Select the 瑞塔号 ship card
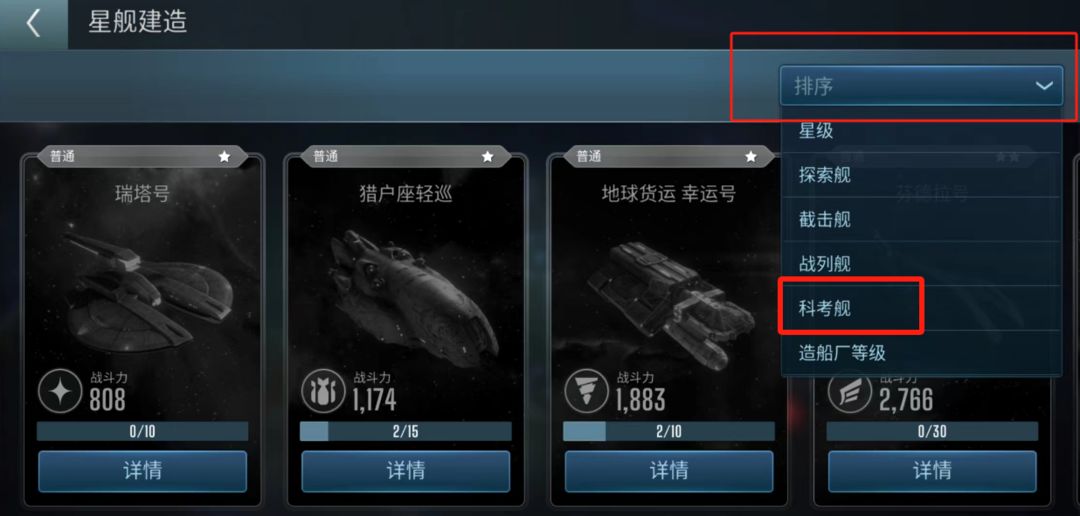Image resolution: width=1080 pixels, height=516 pixels. click(142, 280)
